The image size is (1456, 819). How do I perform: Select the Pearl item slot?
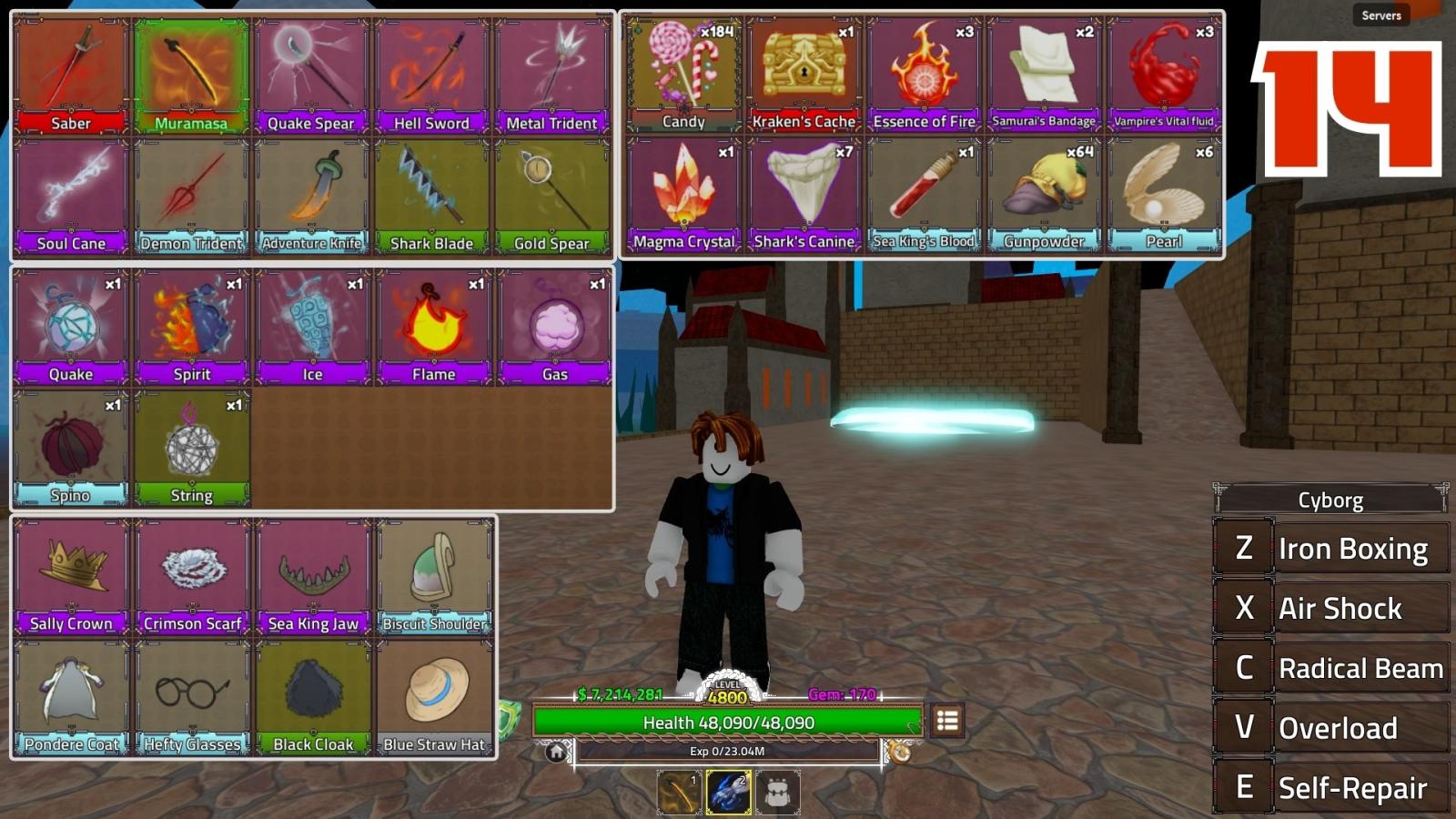[1164, 195]
